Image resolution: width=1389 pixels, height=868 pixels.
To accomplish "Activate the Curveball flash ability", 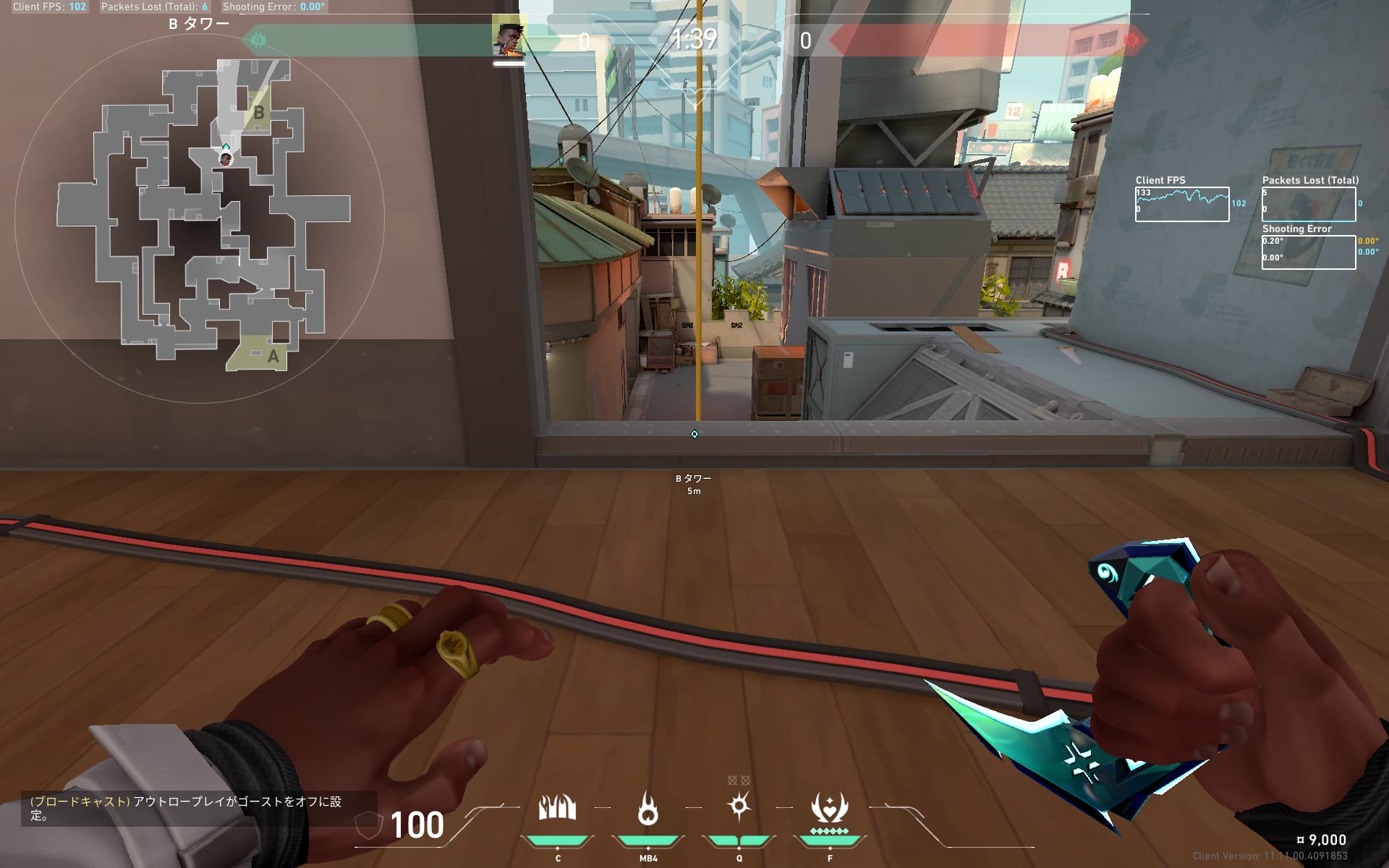I will [739, 807].
